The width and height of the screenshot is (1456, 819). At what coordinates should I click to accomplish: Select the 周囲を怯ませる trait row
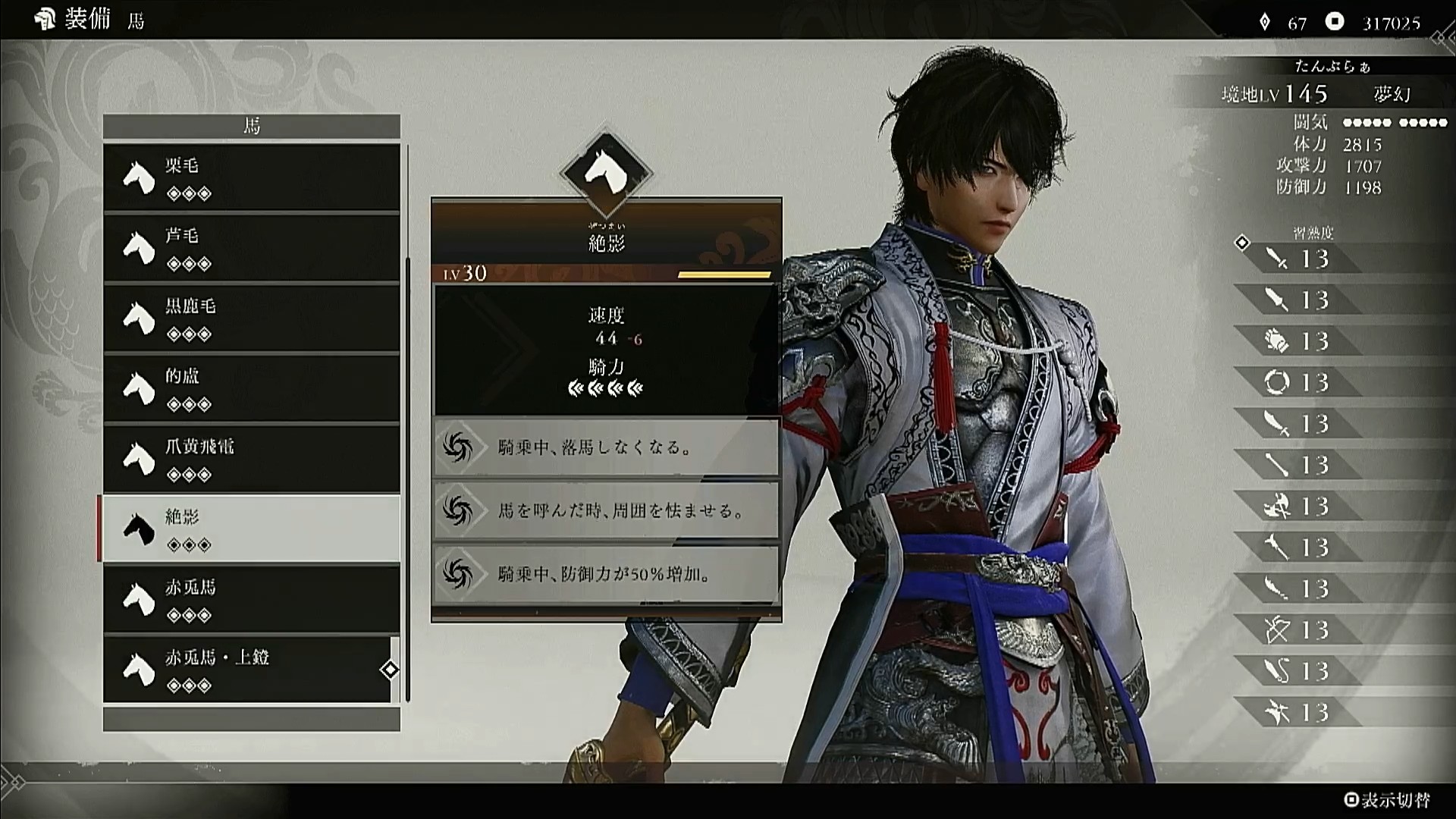[x=606, y=510]
